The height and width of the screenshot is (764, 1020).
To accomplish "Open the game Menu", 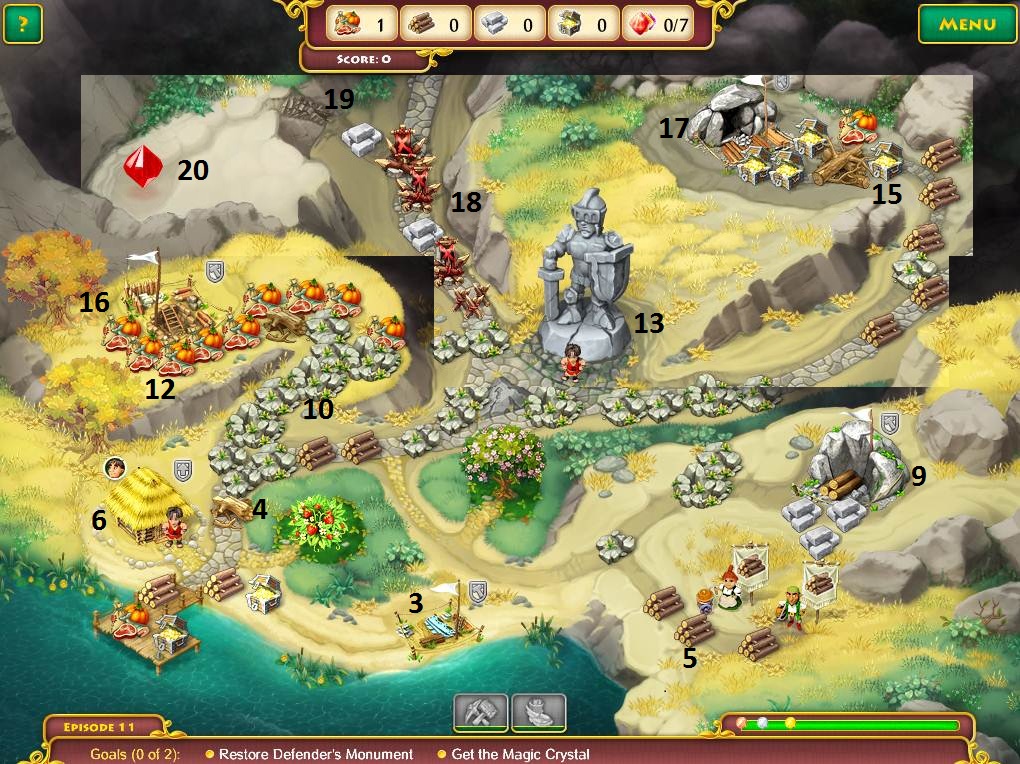I will coord(967,24).
